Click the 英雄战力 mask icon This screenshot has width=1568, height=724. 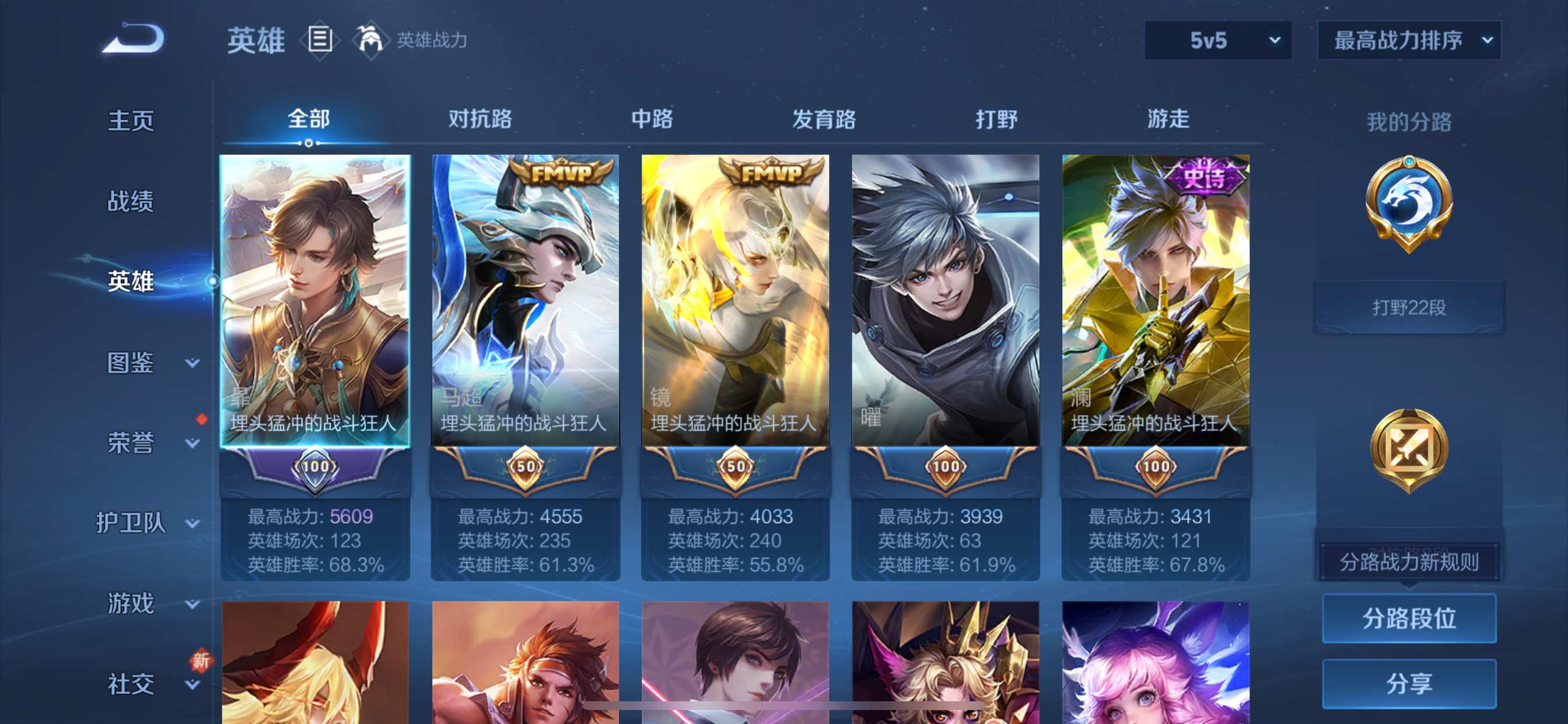(x=373, y=40)
